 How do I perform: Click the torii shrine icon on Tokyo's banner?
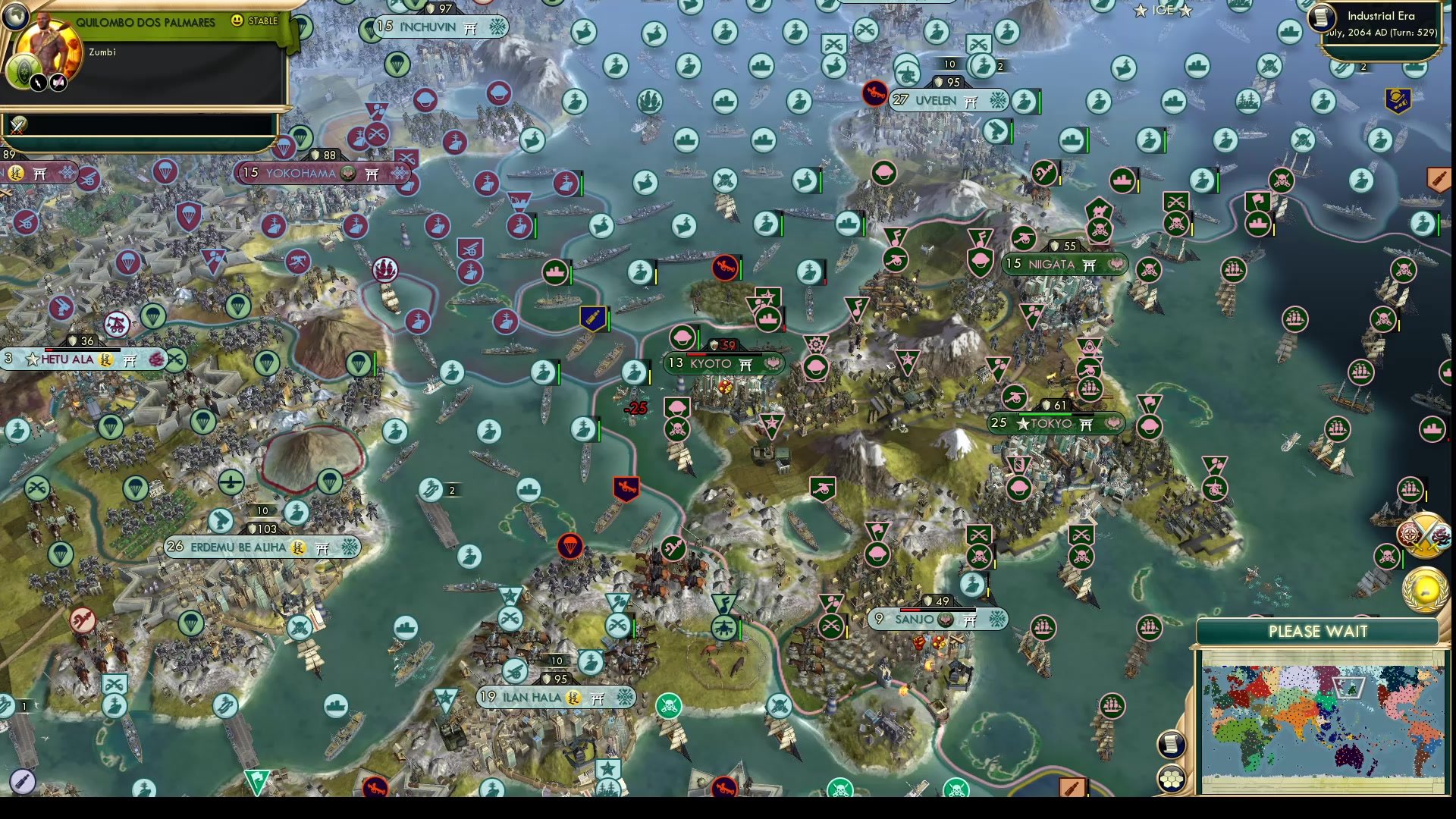pos(1087,423)
